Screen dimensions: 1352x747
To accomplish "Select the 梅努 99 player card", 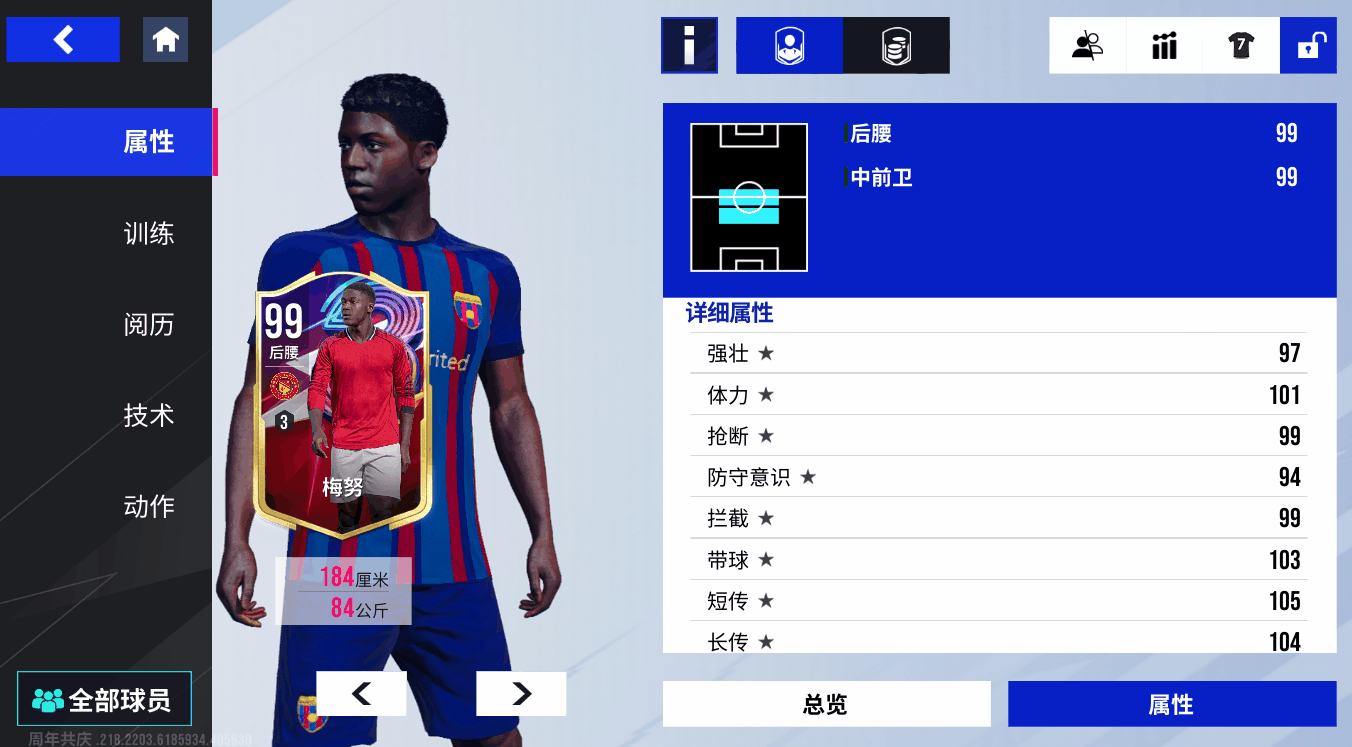I will click(x=343, y=410).
